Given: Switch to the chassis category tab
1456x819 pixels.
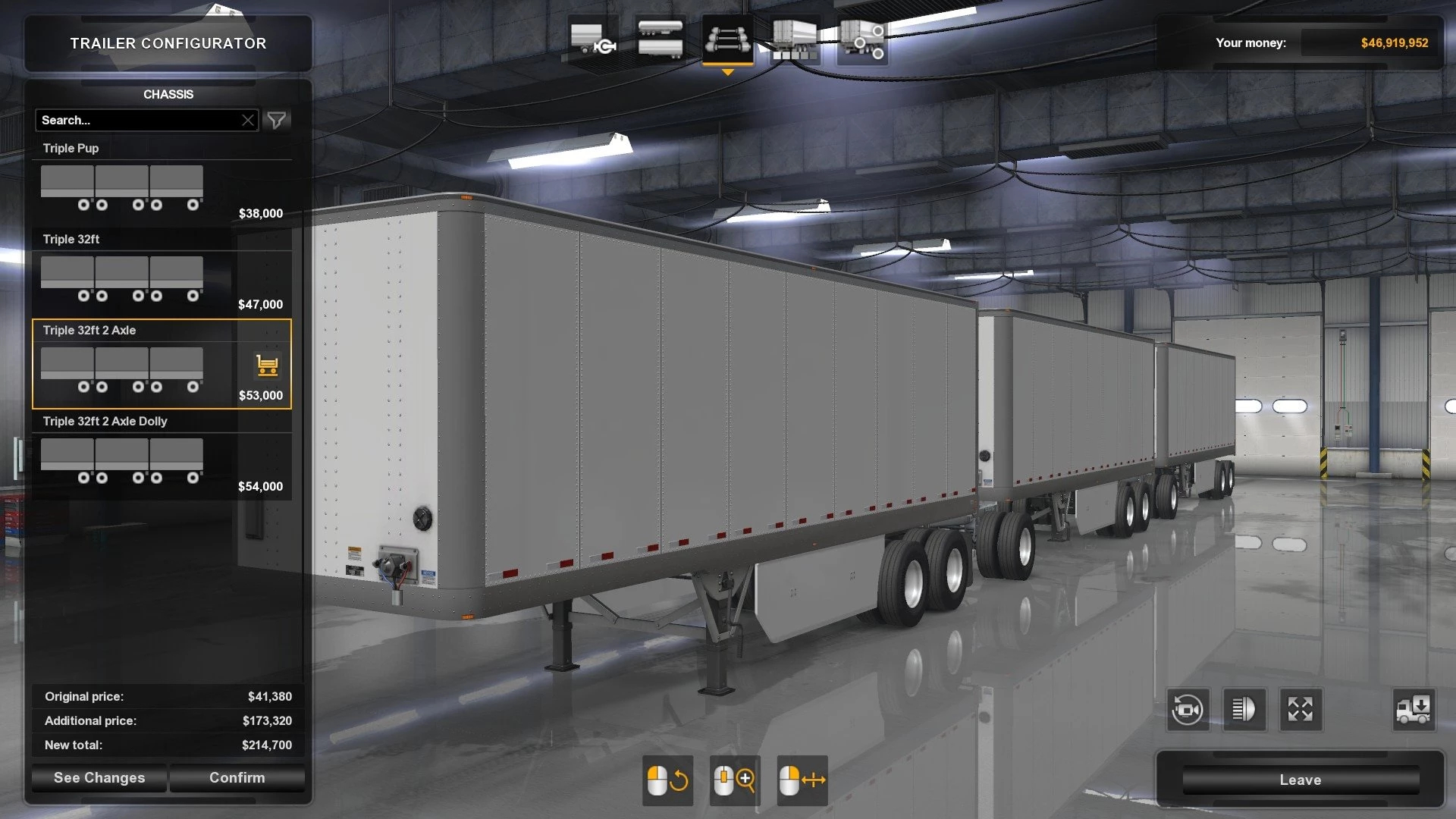Looking at the screenshot, I should 727,39.
